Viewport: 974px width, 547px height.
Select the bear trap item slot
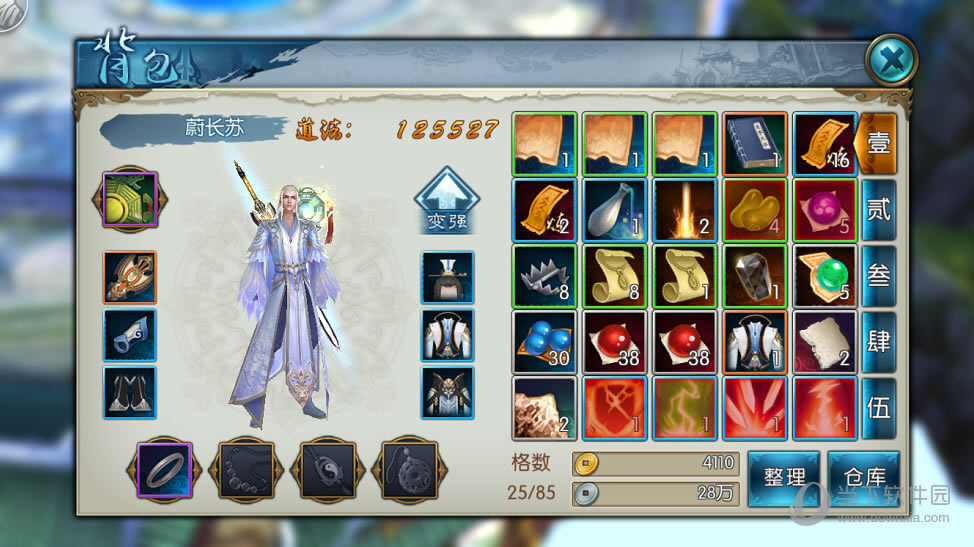point(544,276)
